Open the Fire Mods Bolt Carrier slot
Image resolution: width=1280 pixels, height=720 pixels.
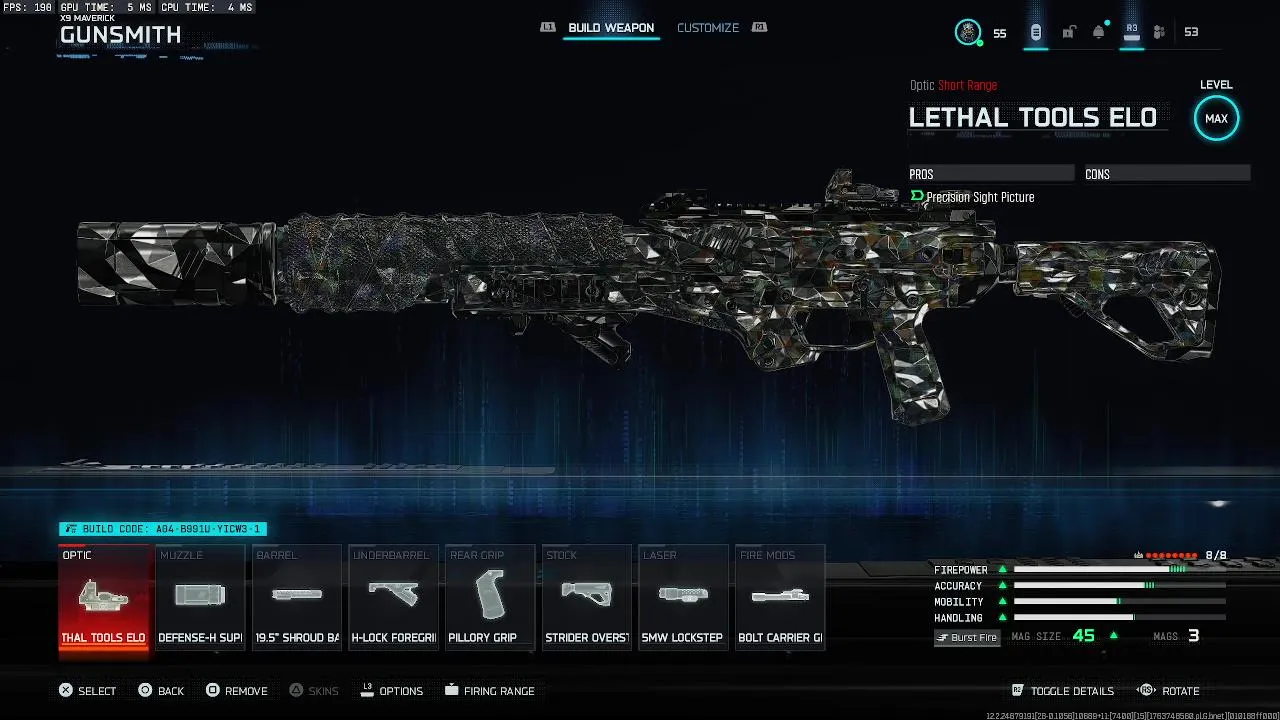[780, 598]
